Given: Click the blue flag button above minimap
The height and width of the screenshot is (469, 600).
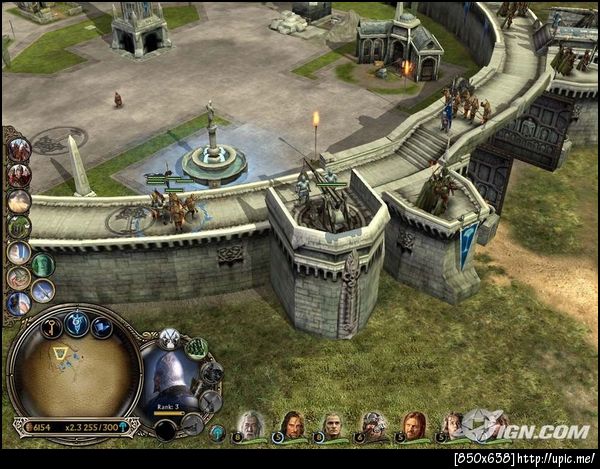Looking at the screenshot, I should click(102, 327).
